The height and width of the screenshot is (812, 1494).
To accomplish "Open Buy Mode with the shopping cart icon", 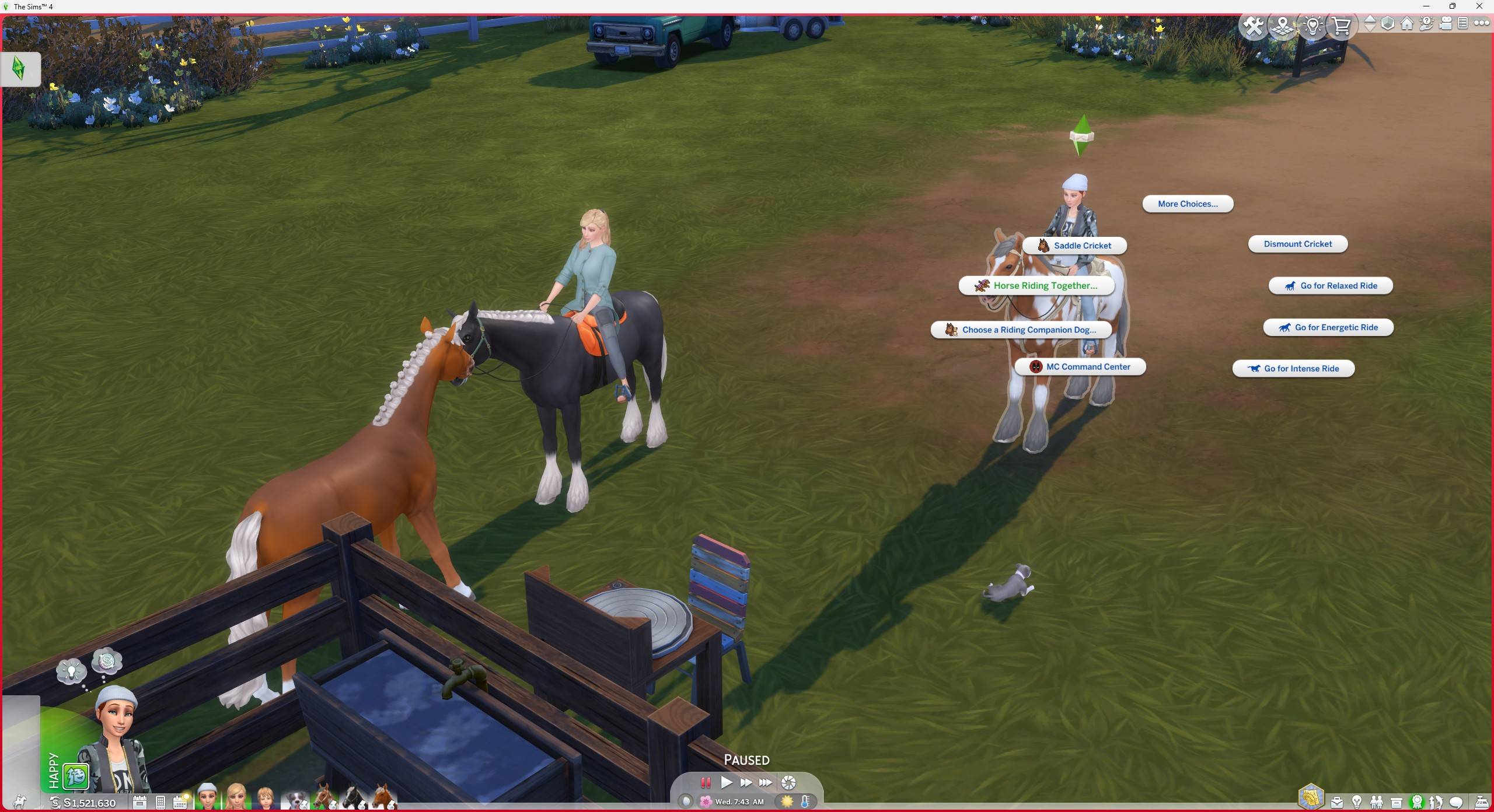I will point(1342,26).
